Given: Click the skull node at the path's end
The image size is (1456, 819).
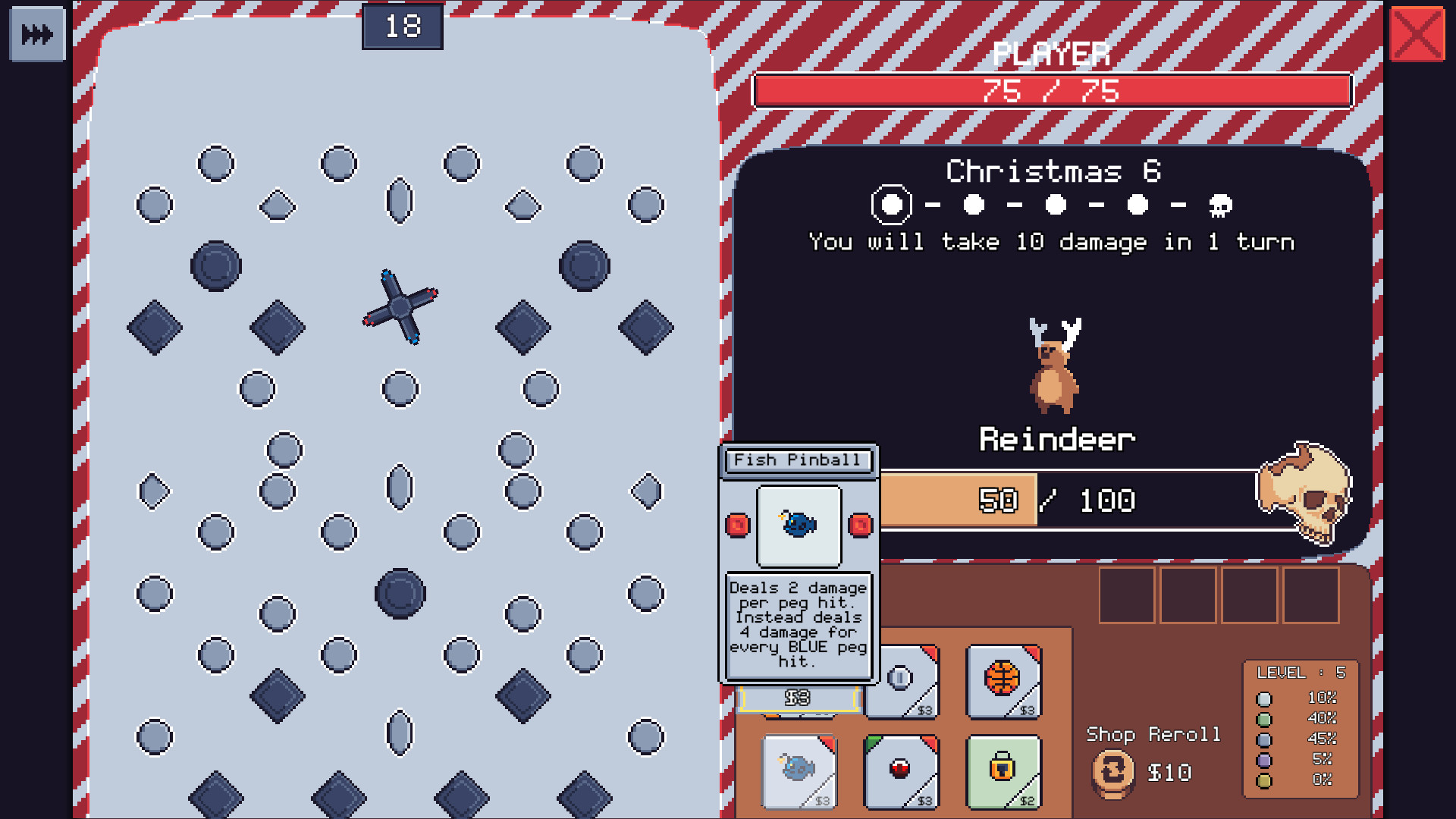Looking at the screenshot, I should click(x=1222, y=205).
